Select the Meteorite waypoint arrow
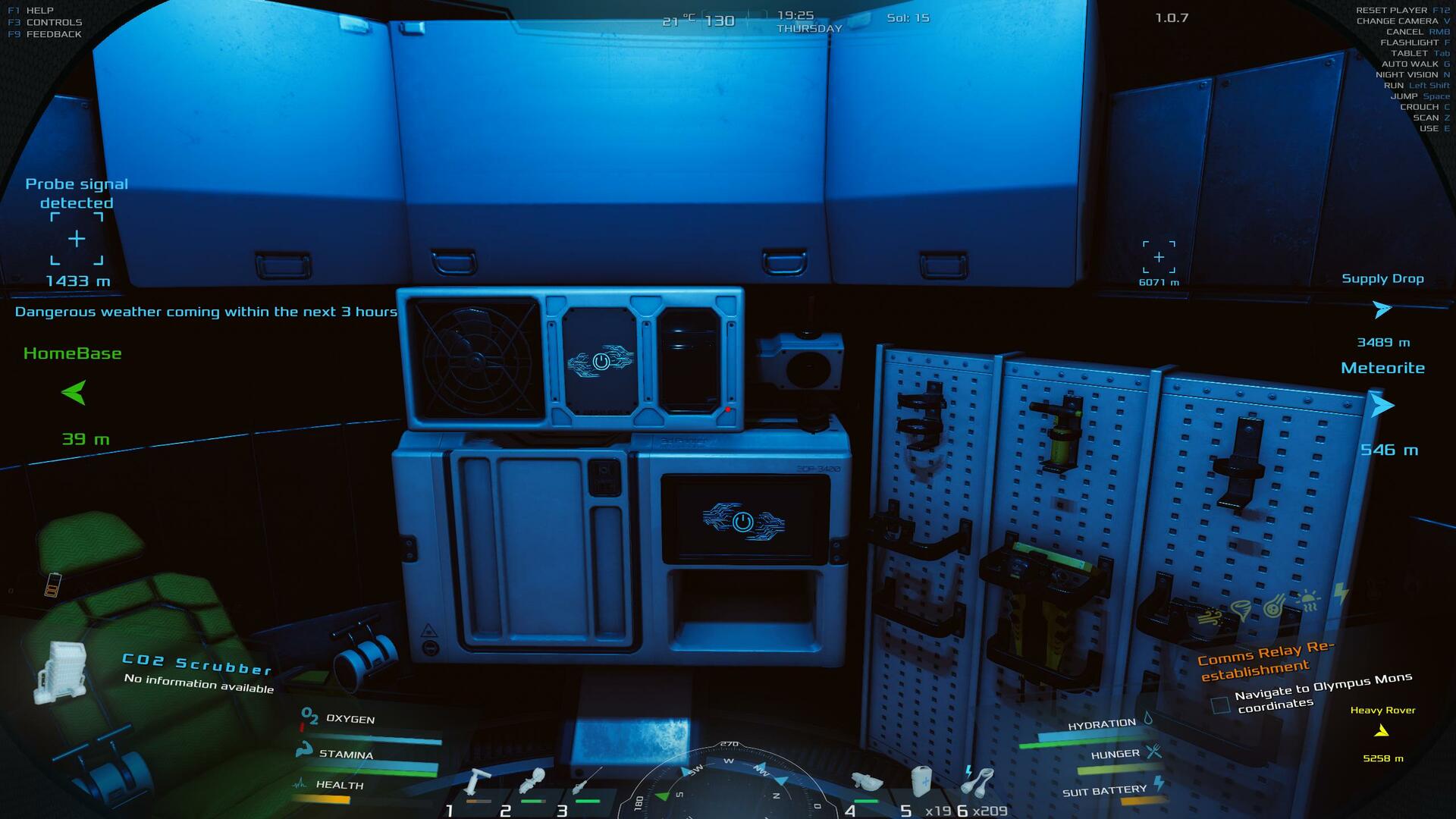The height and width of the screenshot is (819, 1456). point(1382,406)
